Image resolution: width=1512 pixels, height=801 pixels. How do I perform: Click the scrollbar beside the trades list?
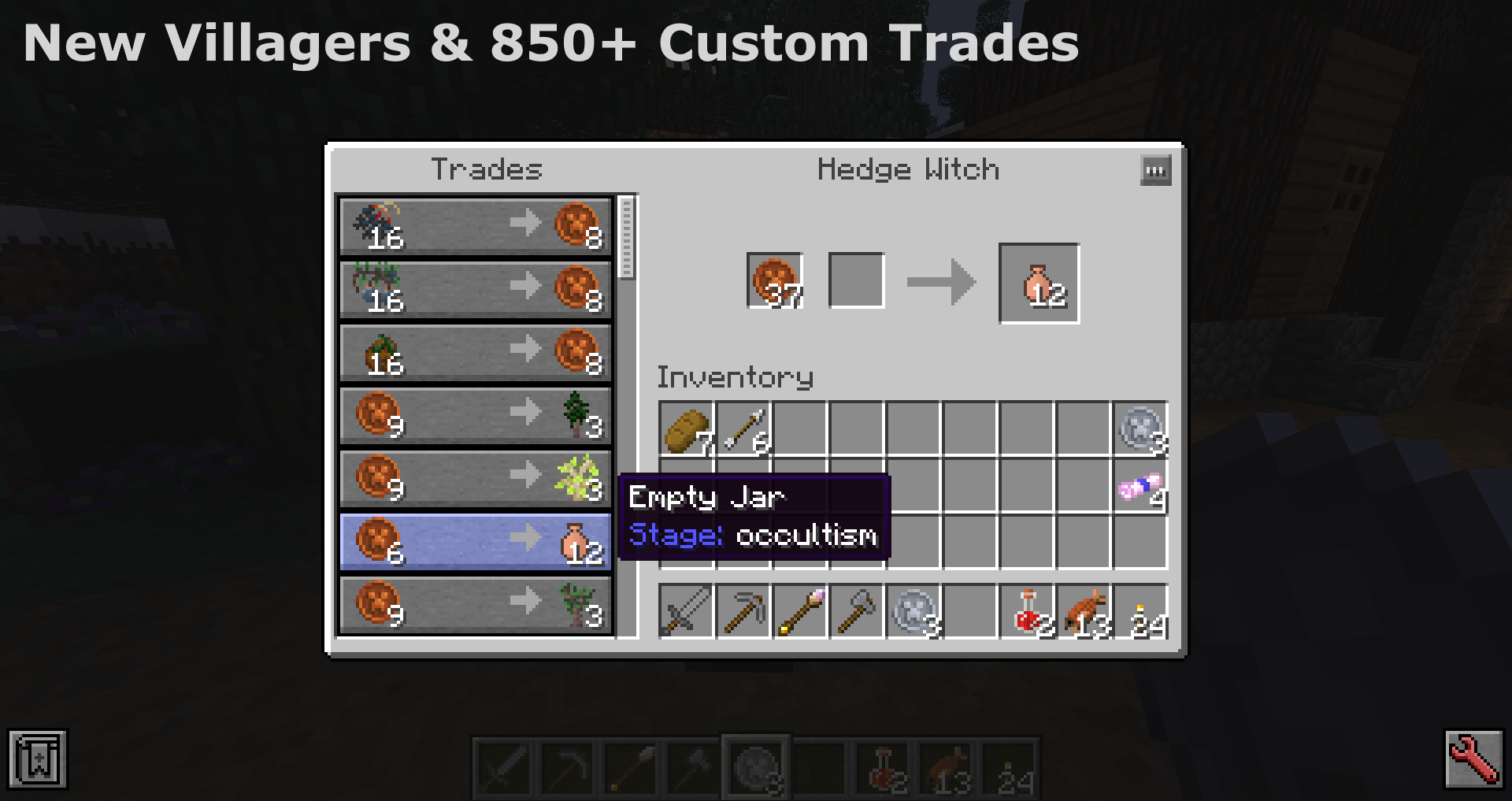(626, 236)
